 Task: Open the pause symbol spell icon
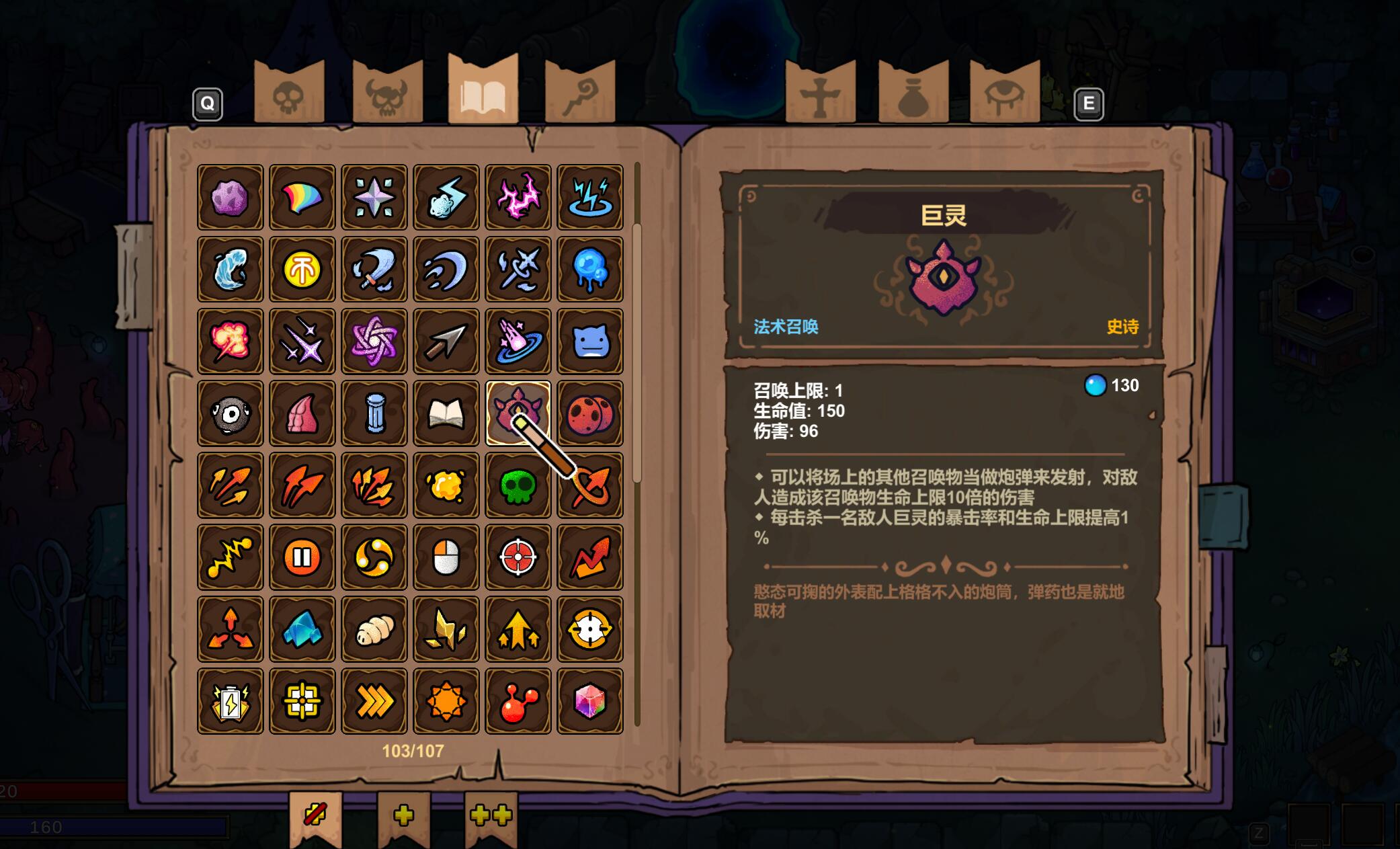click(302, 557)
